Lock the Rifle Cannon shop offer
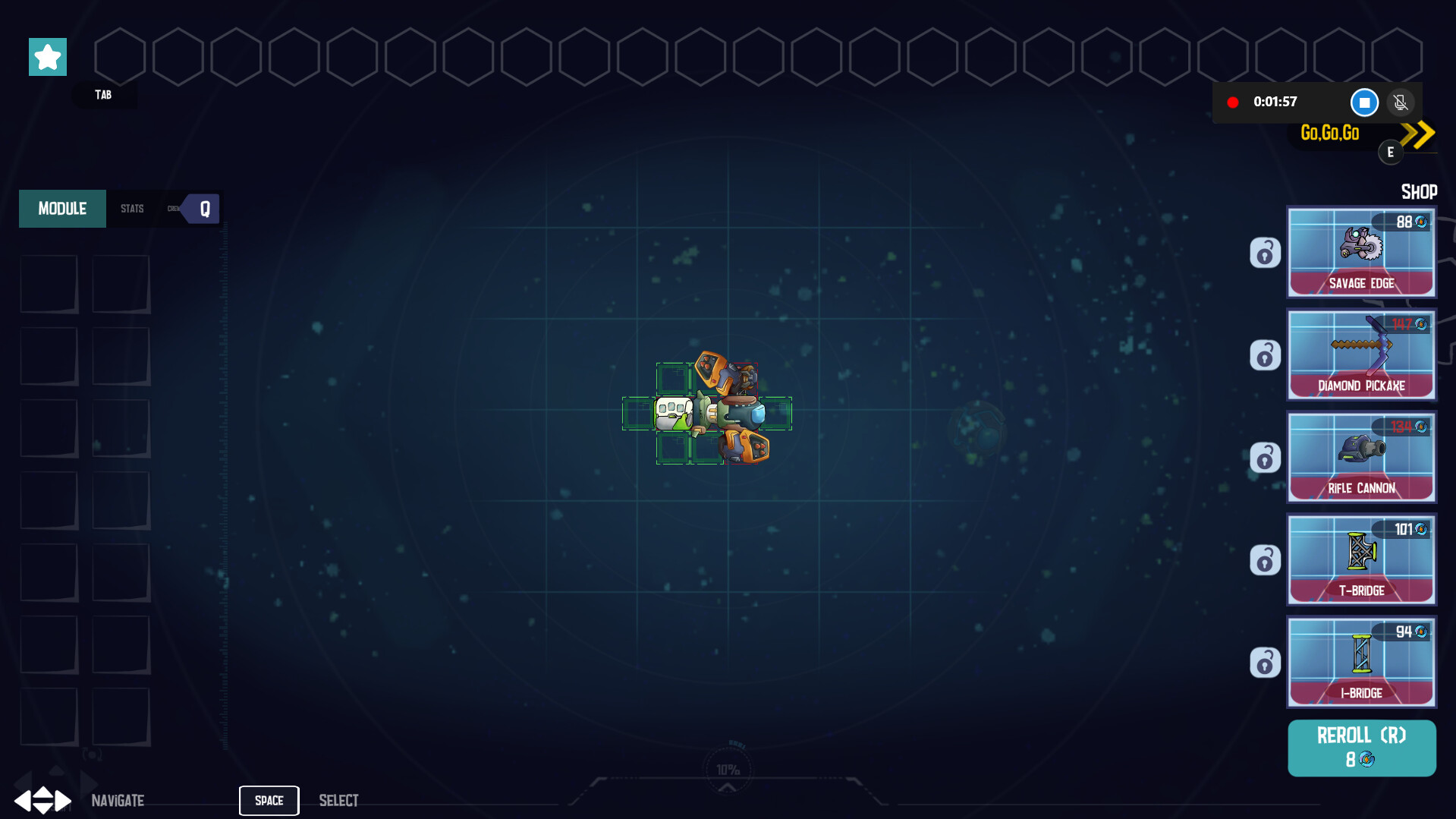Screen dimensions: 1456x819 (1264, 457)
